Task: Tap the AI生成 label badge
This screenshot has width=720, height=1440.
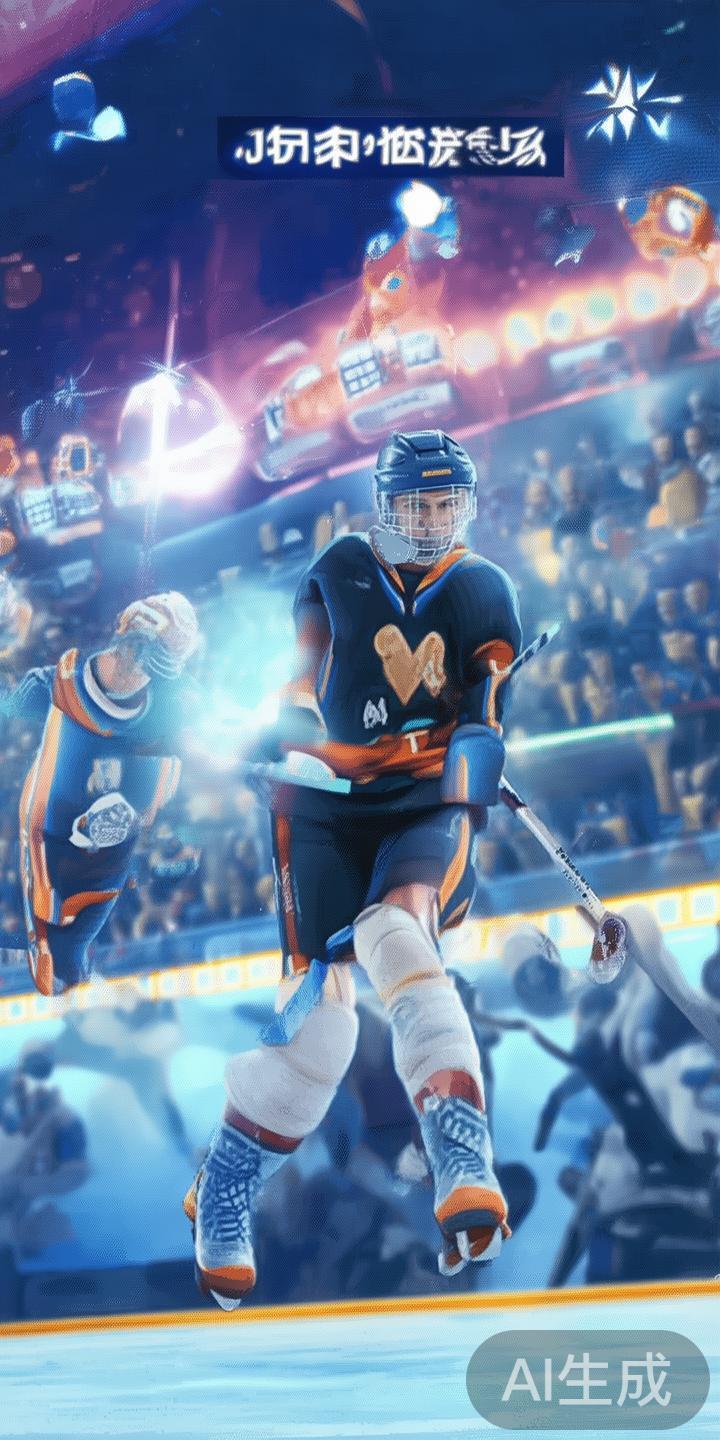Action: (587, 1381)
